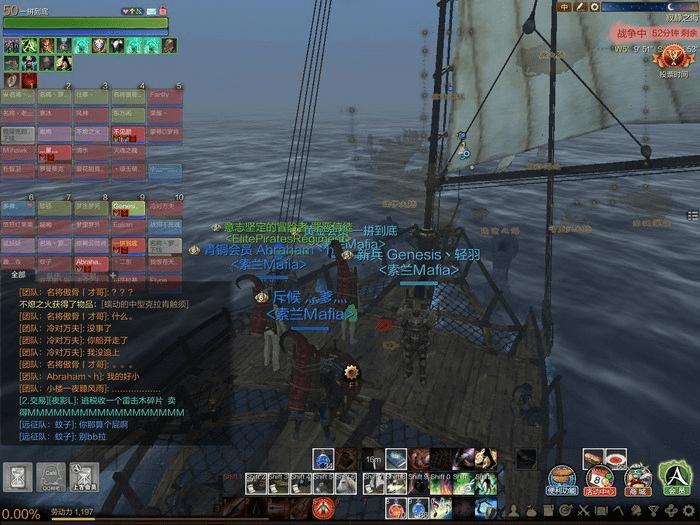Viewport: 700px width, 525px height.
Task: Open the 投票时间 voting trophy icon
Action: click(x=672, y=59)
